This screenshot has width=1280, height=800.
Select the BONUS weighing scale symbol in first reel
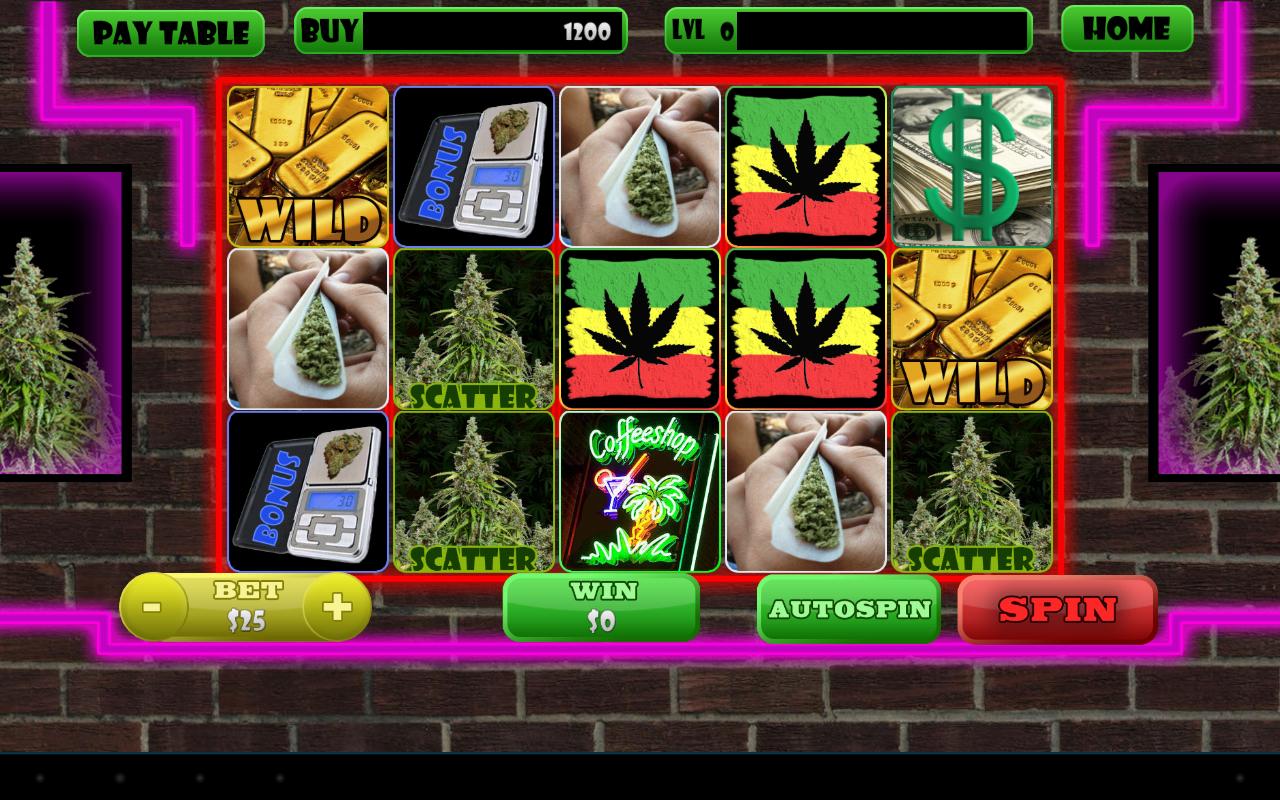[473, 165]
